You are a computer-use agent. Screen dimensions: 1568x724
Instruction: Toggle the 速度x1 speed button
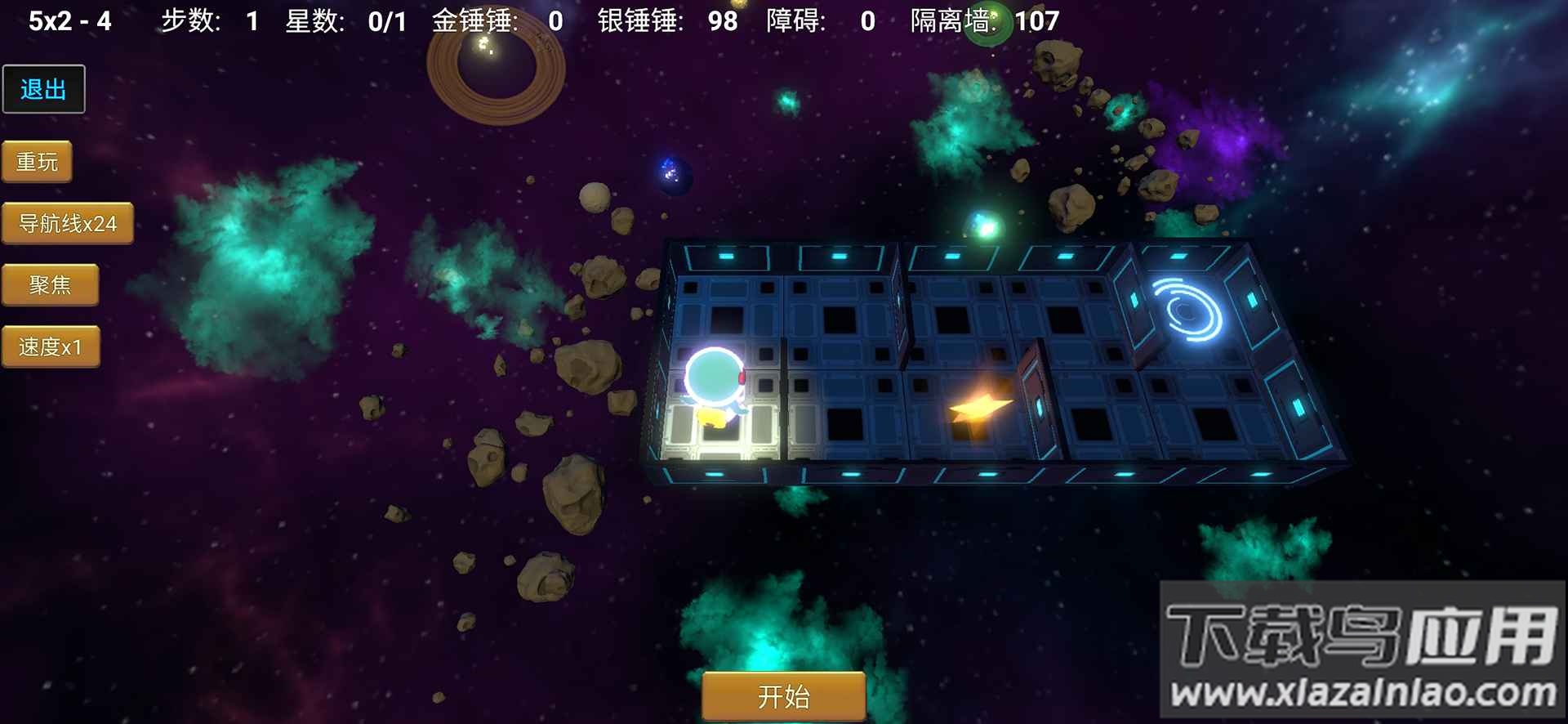tap(51, 347)
